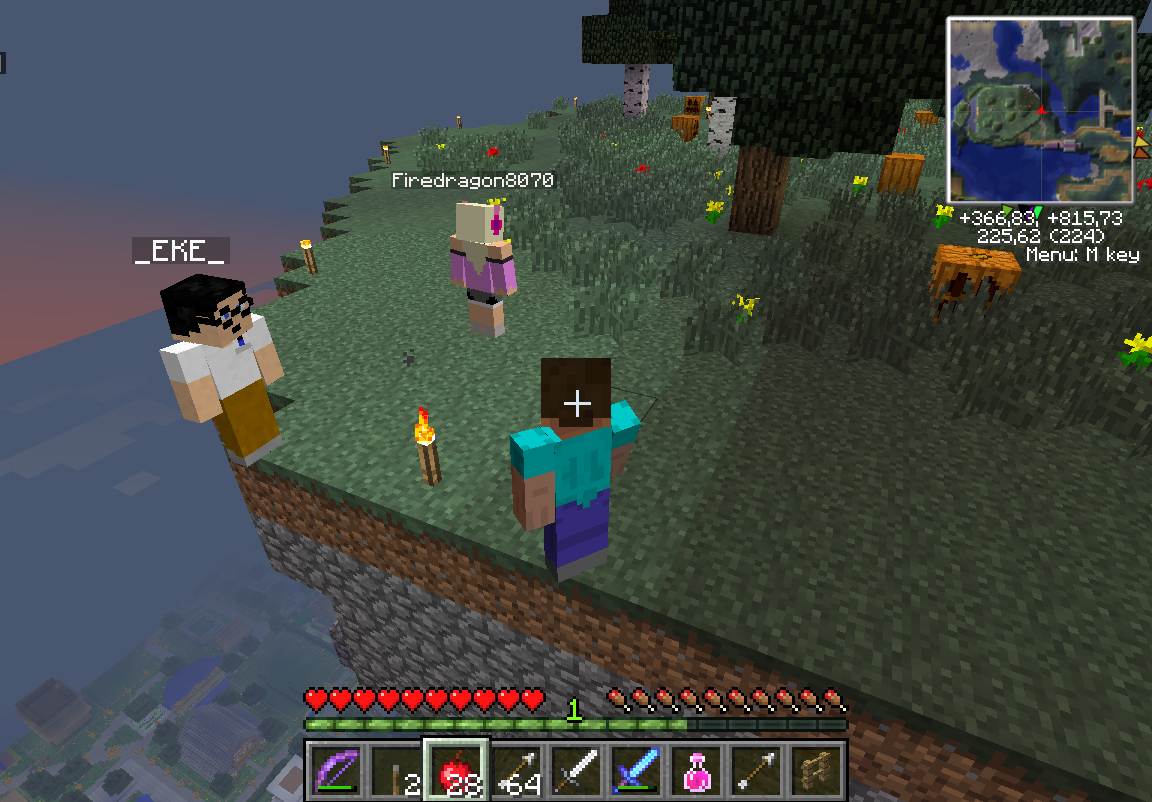The image size is (1152, 802).
Task: Choose the single arrow hotbar slot
Action: point(756,771)
